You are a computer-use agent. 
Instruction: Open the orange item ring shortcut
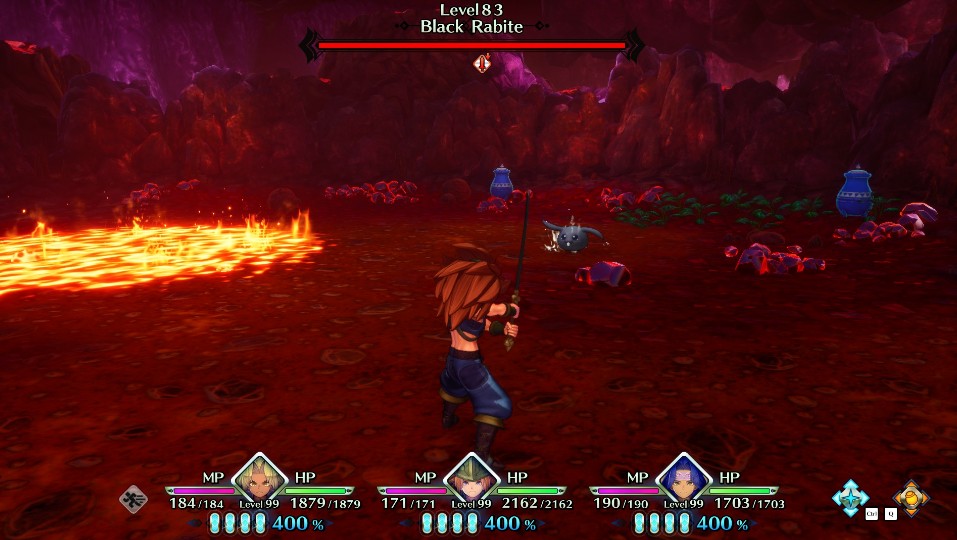tap(909, 497)
